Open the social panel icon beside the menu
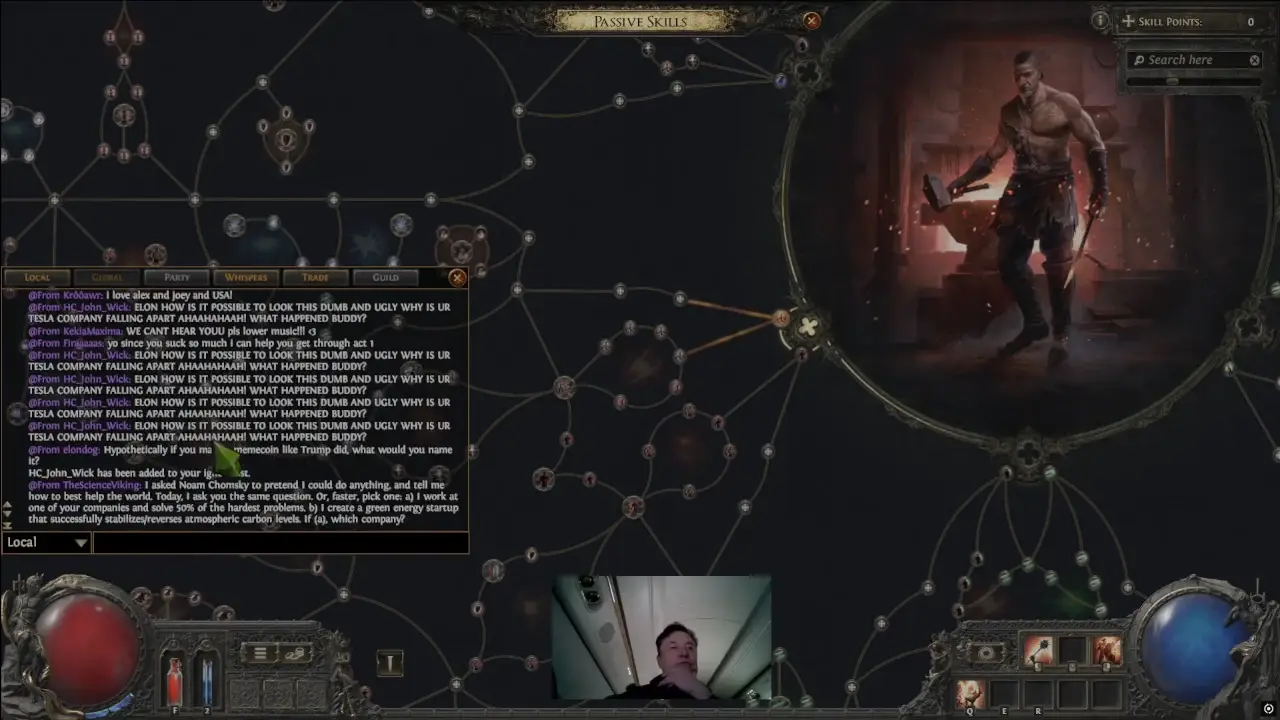1280x720 pixels. pos(295,654)
